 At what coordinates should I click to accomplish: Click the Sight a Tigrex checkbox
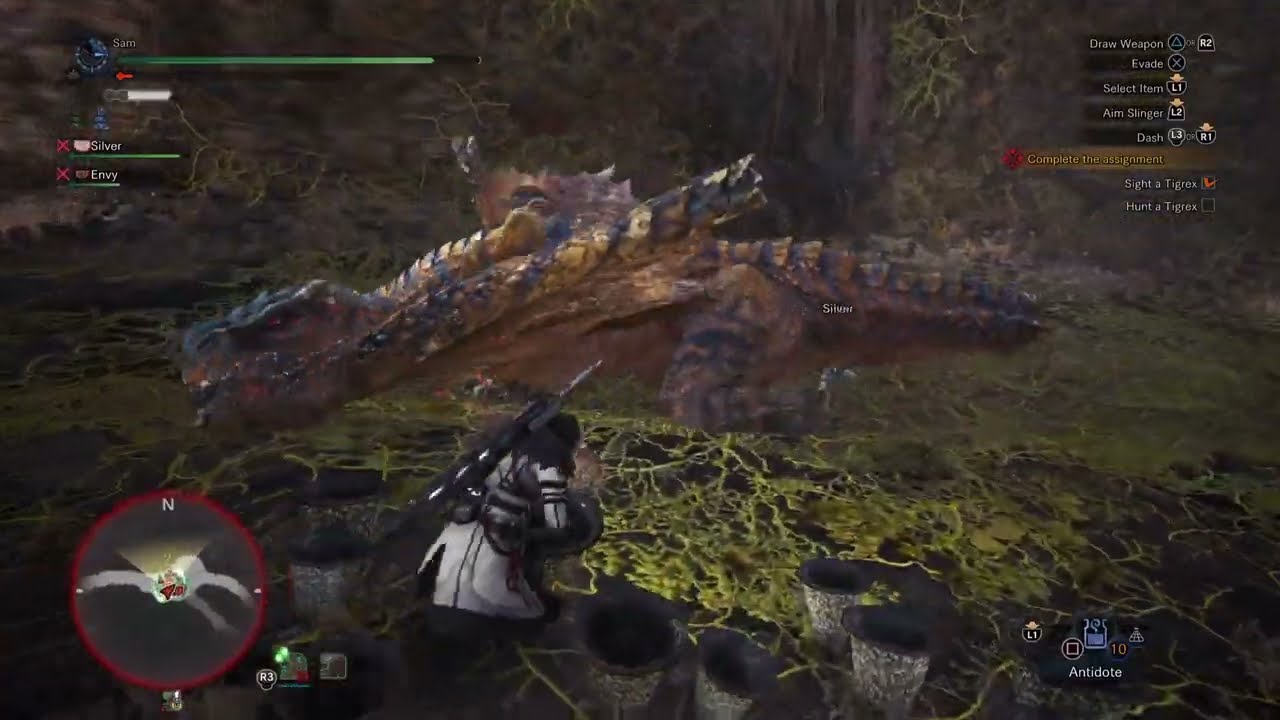(x=1208, y=183)
